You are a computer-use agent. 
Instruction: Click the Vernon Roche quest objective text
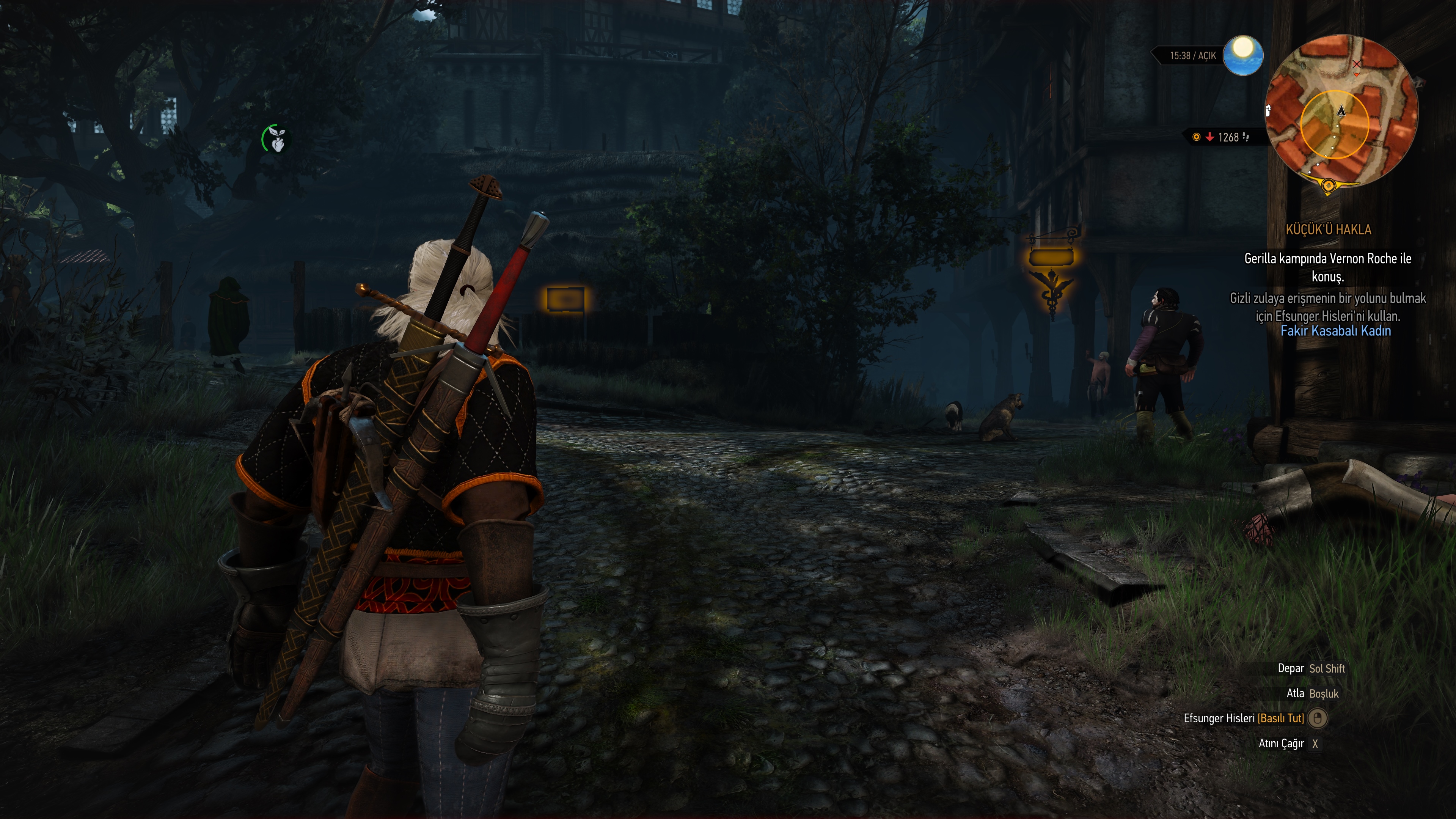pos(1327,267)
